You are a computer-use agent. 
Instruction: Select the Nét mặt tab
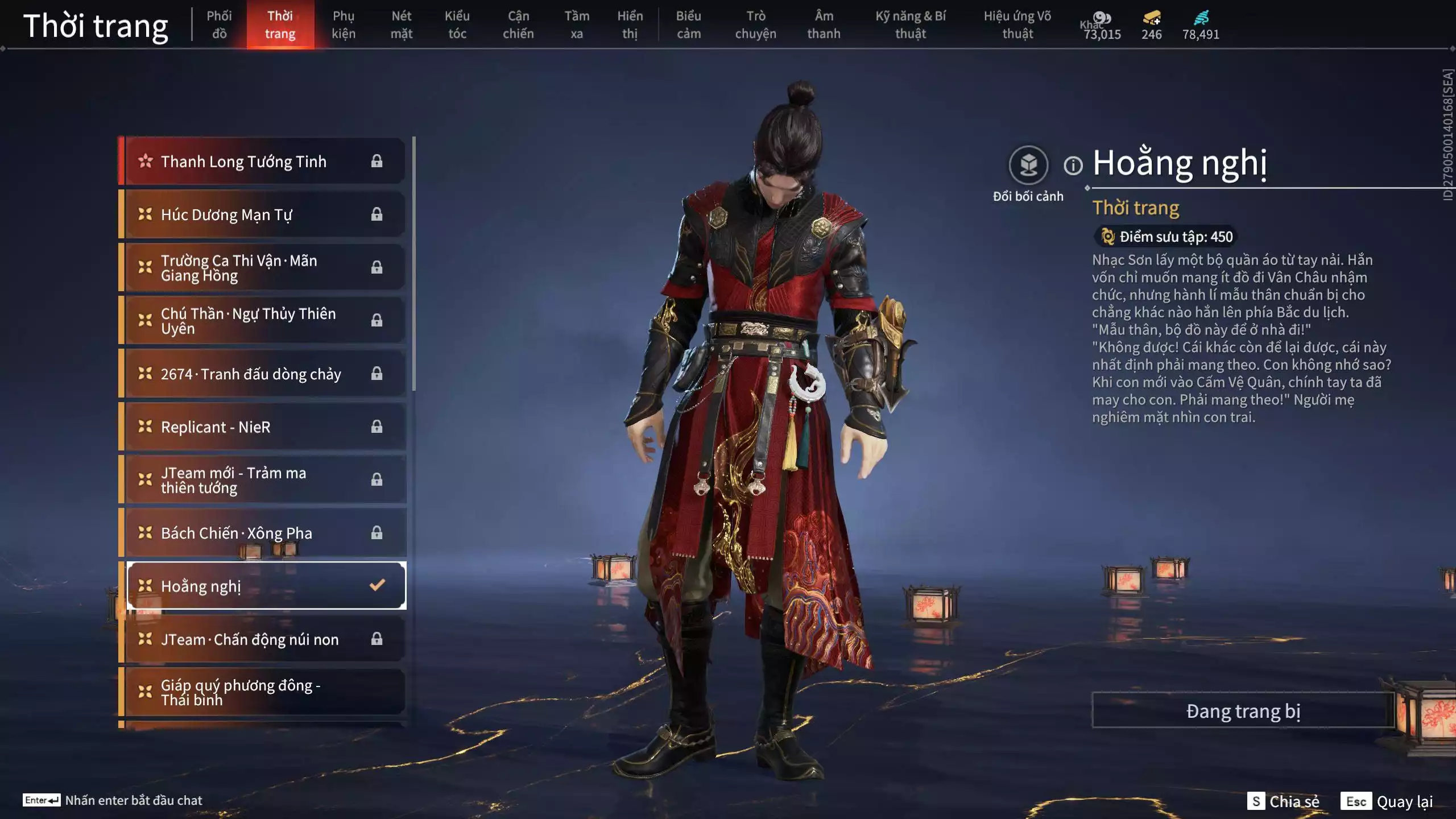tap(401, 25)
